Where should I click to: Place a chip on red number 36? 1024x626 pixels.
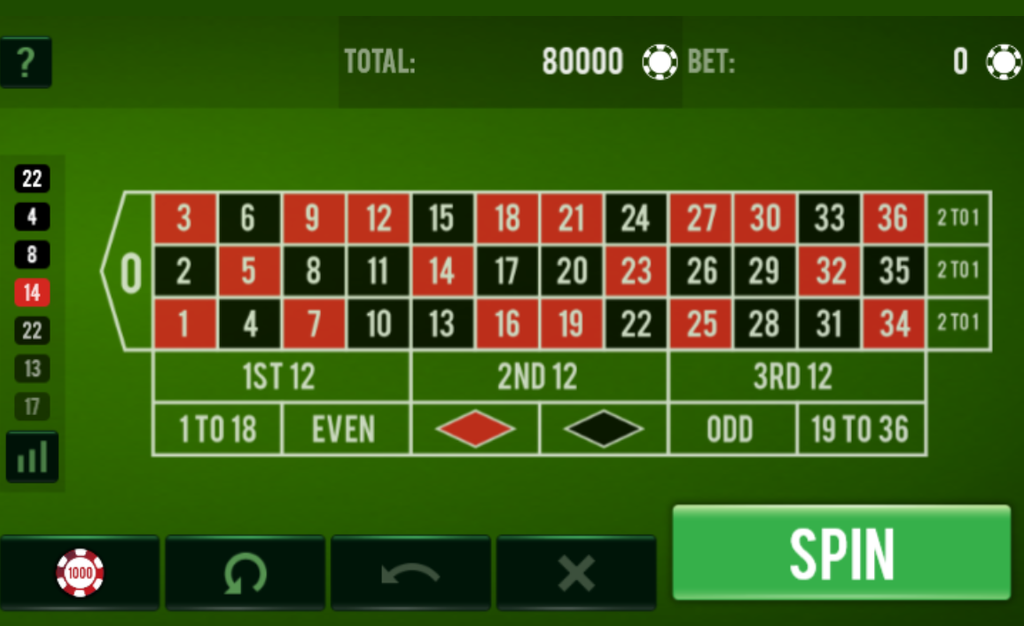[893, 218]
